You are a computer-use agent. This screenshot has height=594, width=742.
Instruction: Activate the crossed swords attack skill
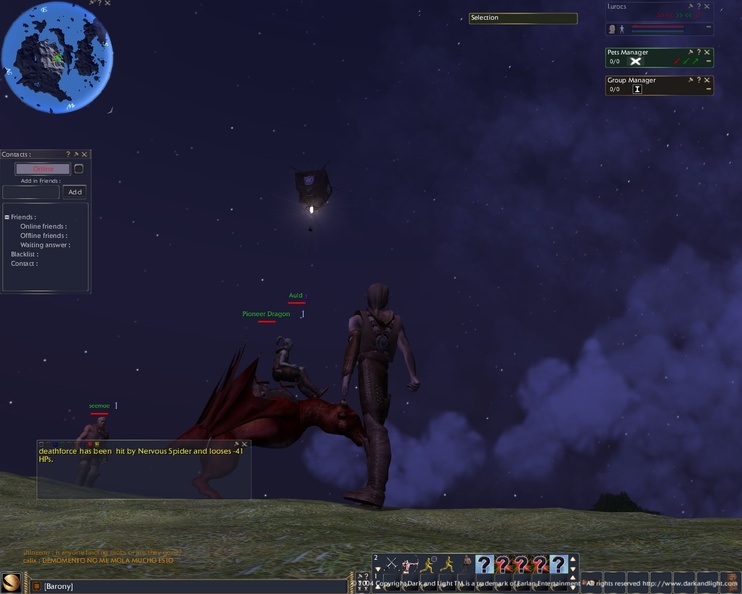point(392,565)
